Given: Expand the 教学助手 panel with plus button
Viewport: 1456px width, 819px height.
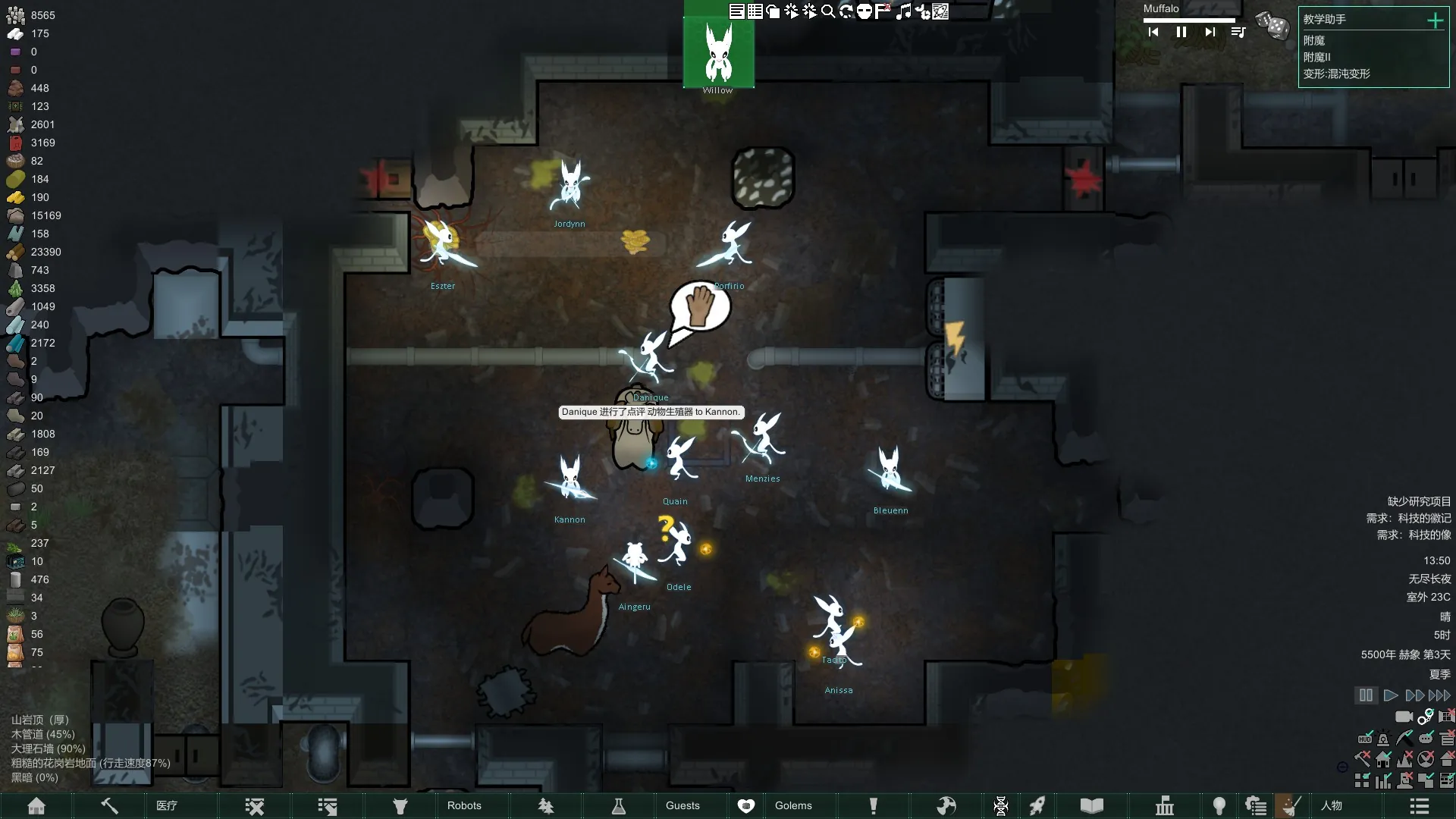Looking at the screenshot, I should (x=1435, y=20).
